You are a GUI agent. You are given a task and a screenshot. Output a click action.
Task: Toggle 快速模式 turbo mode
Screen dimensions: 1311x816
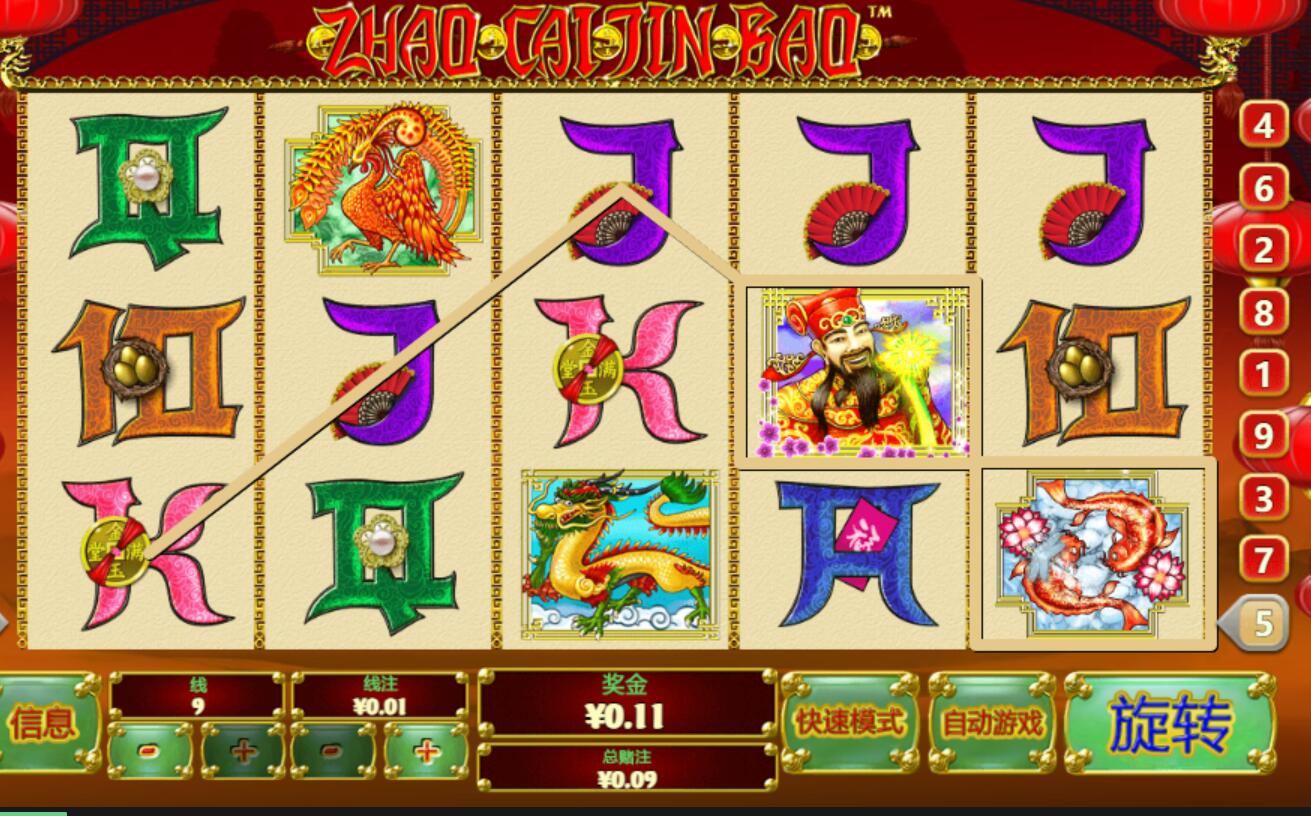pyautogui.click(x=849, y=722)
